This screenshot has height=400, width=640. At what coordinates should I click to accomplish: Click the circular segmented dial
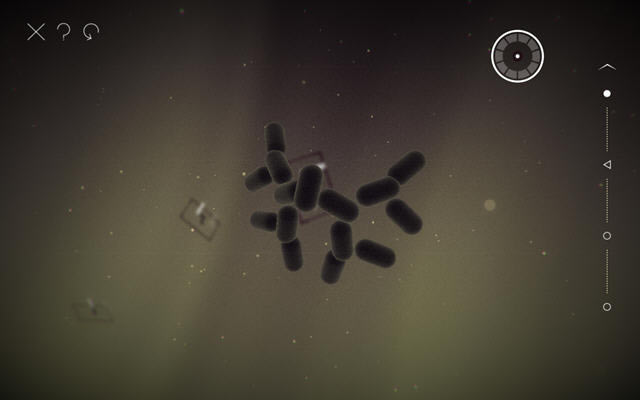[517, 56]
